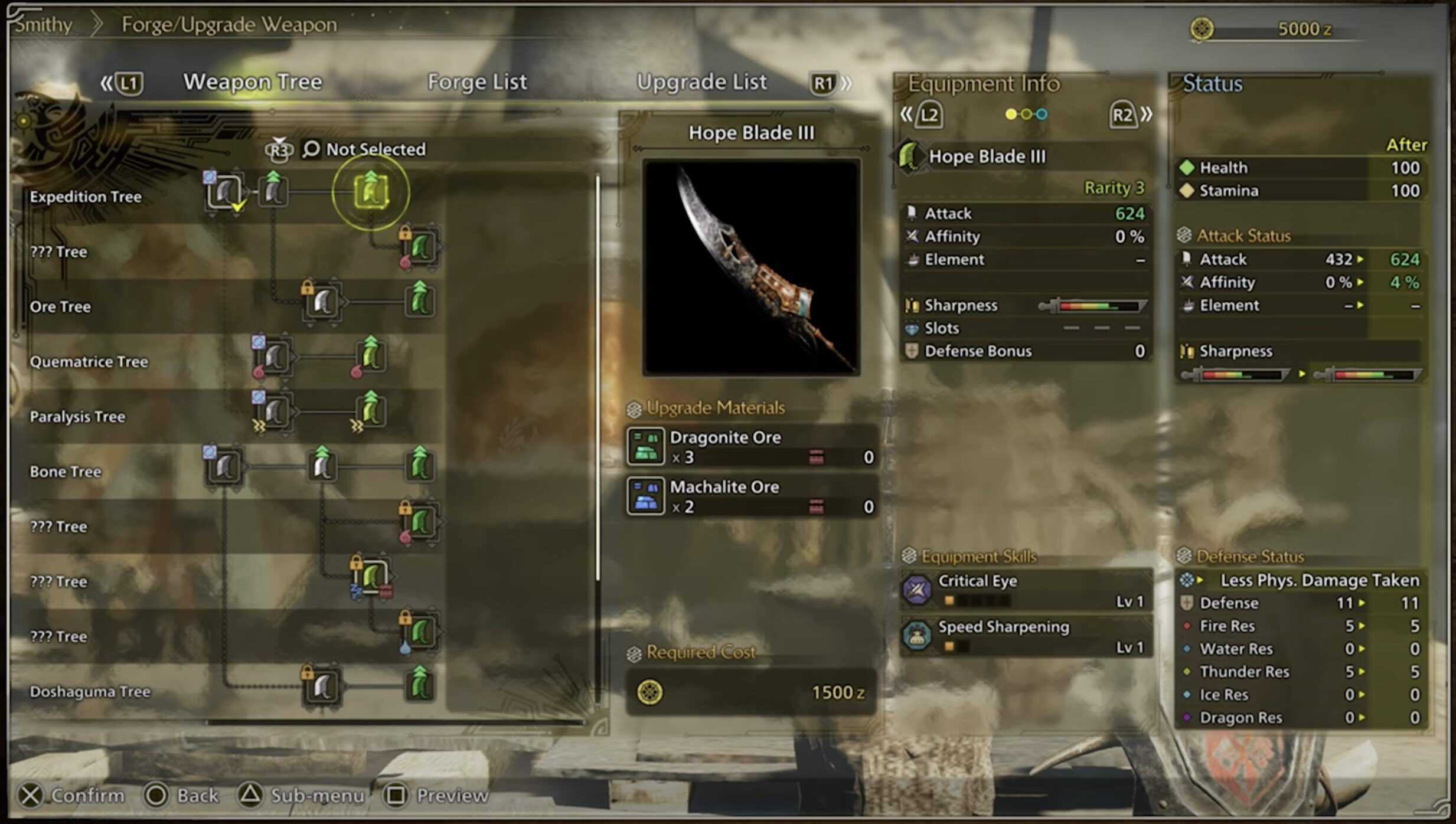Screen dimensions: 1456x824
Task: Choose the Expedition Tree row label
Action: (86, 197)
